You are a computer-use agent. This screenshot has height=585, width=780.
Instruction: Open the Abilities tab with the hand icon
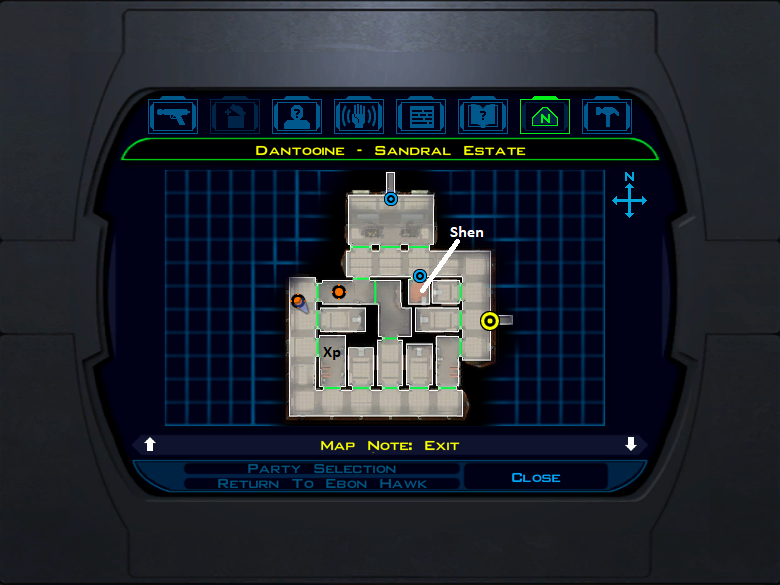pyautogui.click(x=359, y=116)
